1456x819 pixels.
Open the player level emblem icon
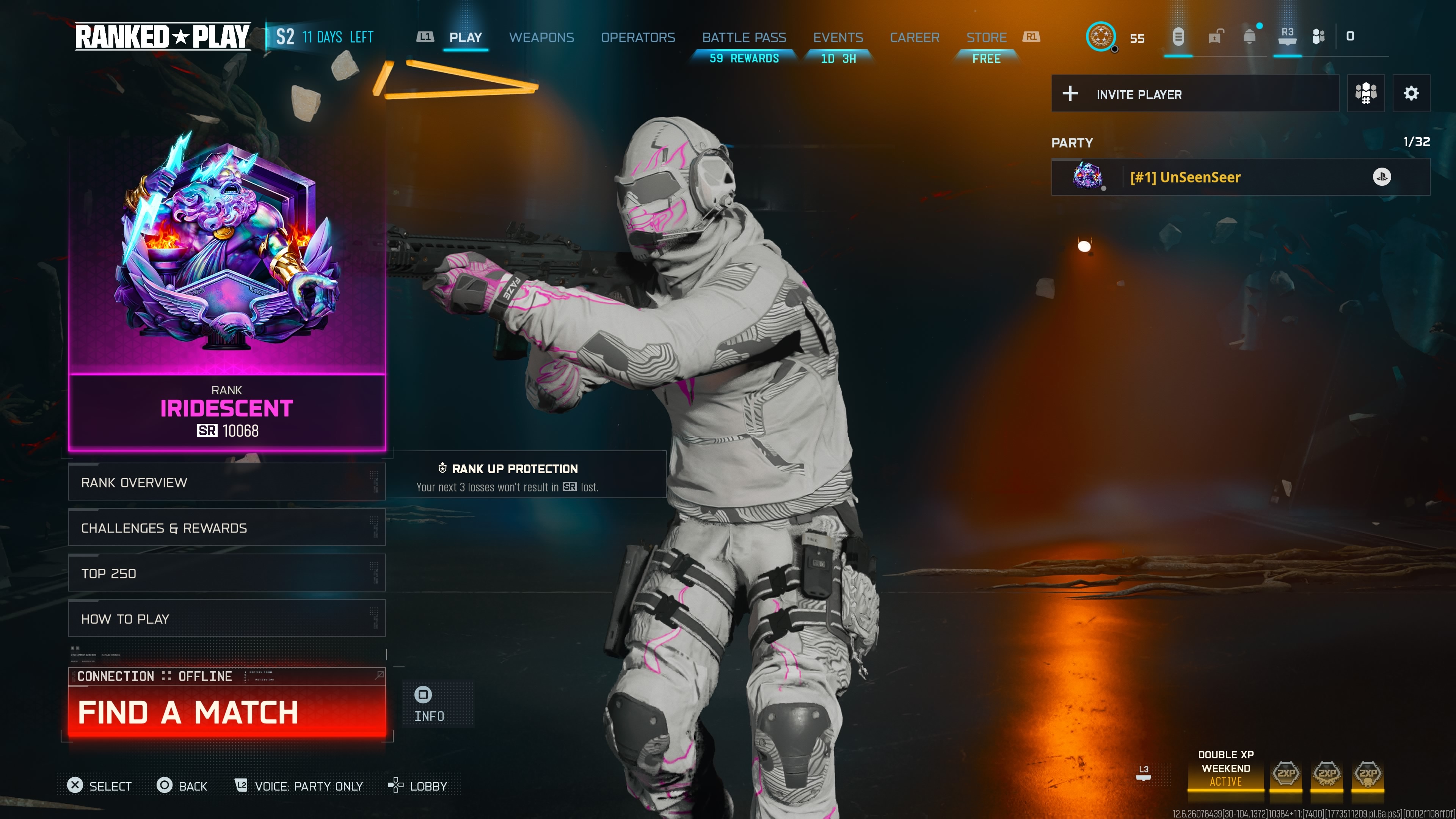coord(1100,37)
